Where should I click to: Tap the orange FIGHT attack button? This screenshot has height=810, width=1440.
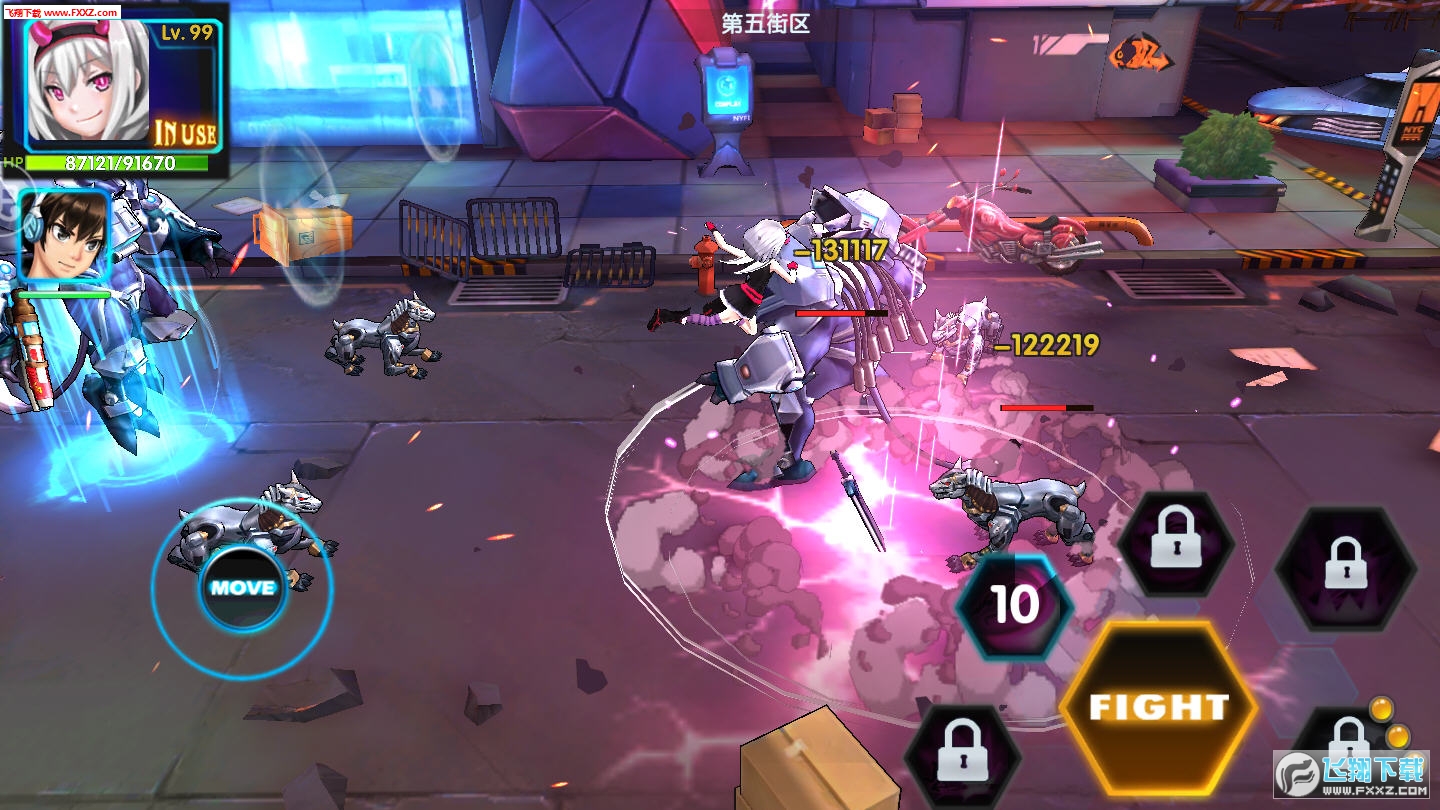(x=1158, y=706)
